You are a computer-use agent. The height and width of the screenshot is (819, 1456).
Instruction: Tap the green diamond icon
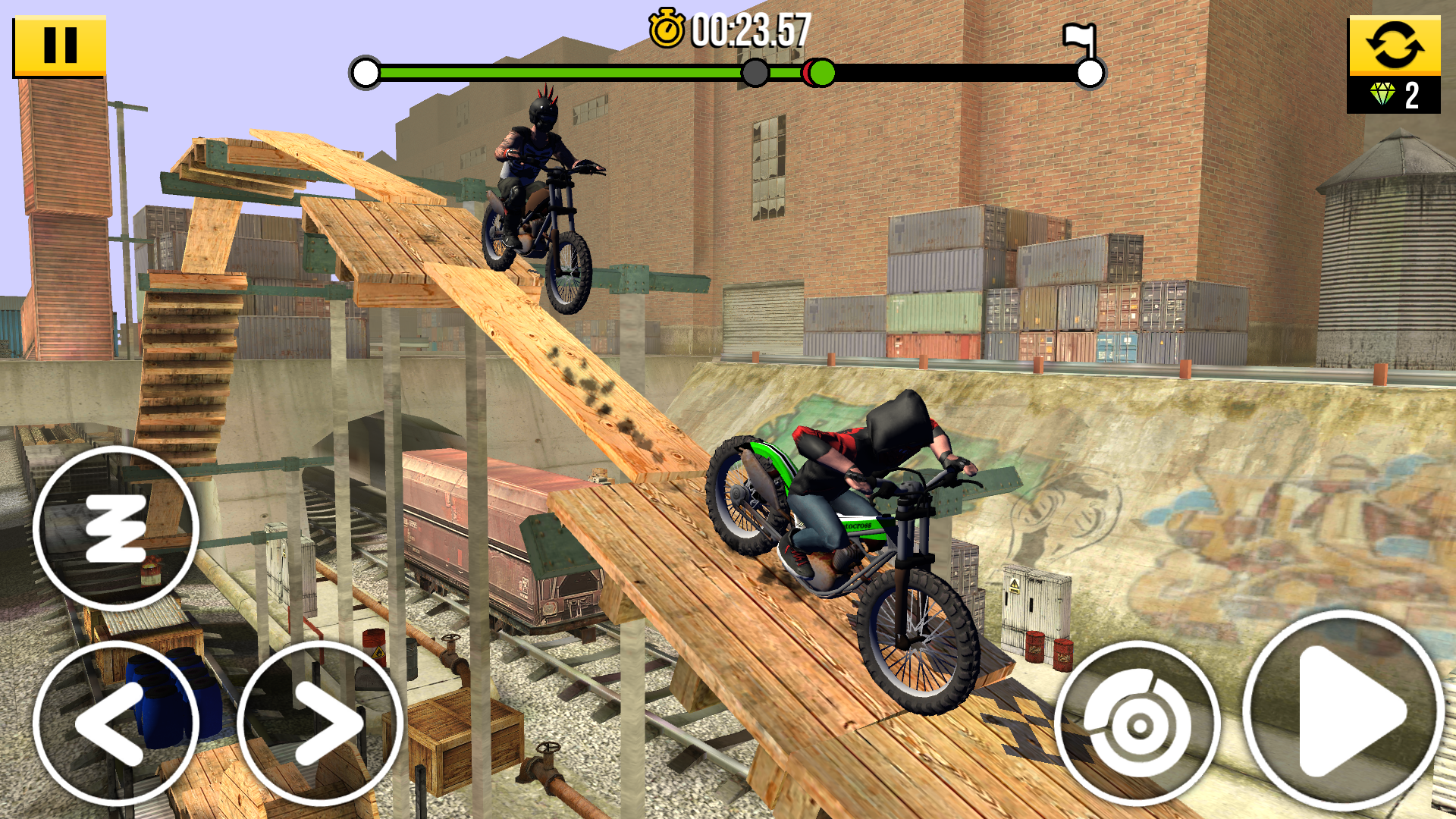1383,93
